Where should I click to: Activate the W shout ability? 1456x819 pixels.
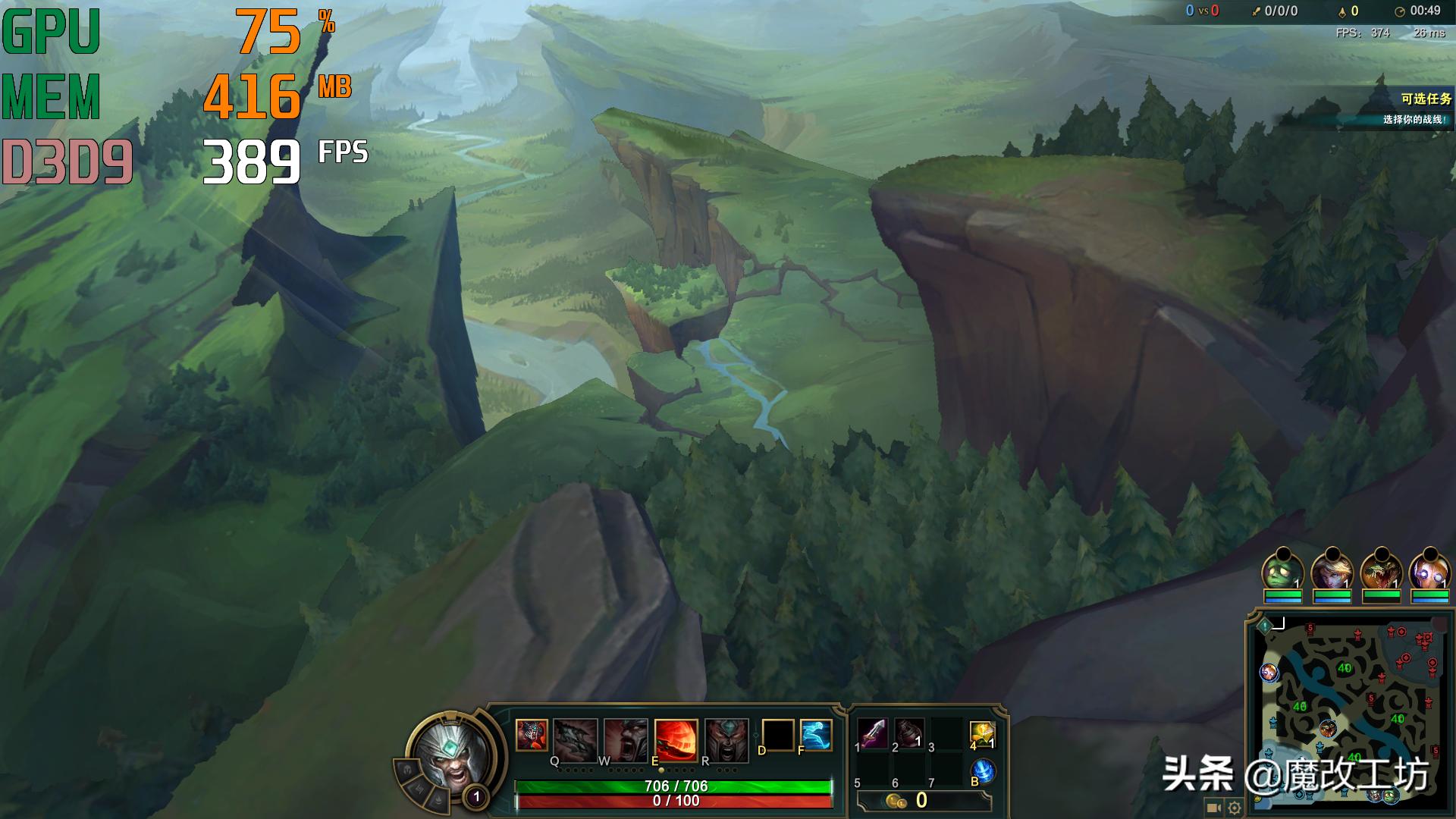(x=626, y=739)
